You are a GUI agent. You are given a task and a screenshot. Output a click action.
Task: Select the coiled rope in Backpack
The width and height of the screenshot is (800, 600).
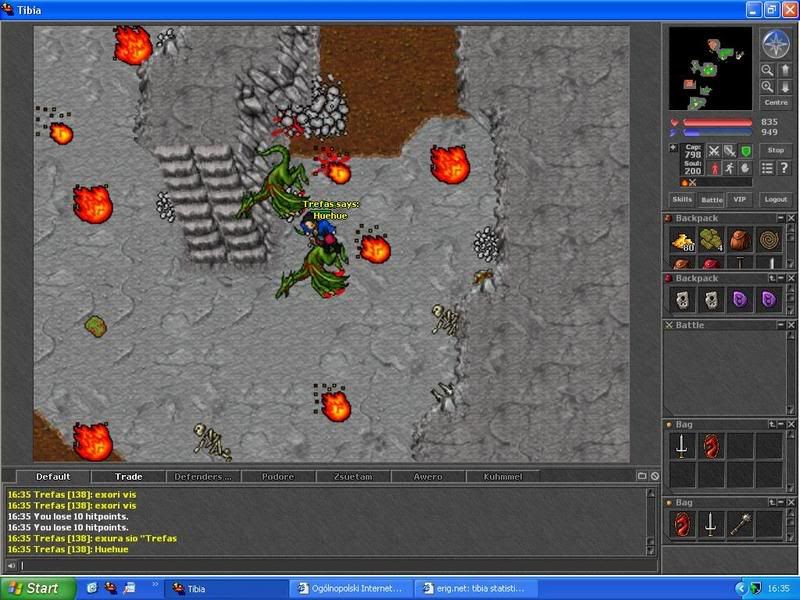pos(769,240)
